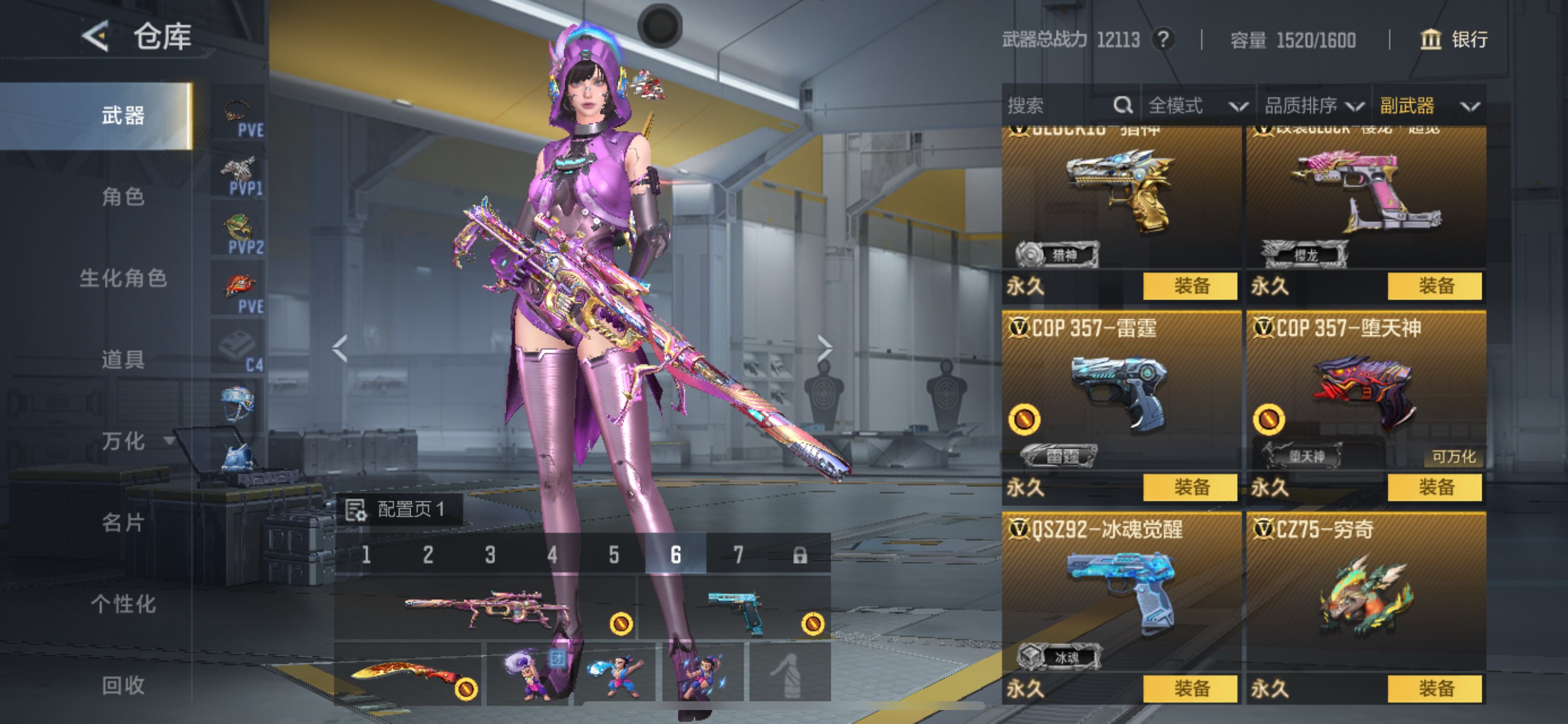1568x724 pixels.
Task: Equip the COP 357-雷霆 pistol
Action: (1190, 487)
